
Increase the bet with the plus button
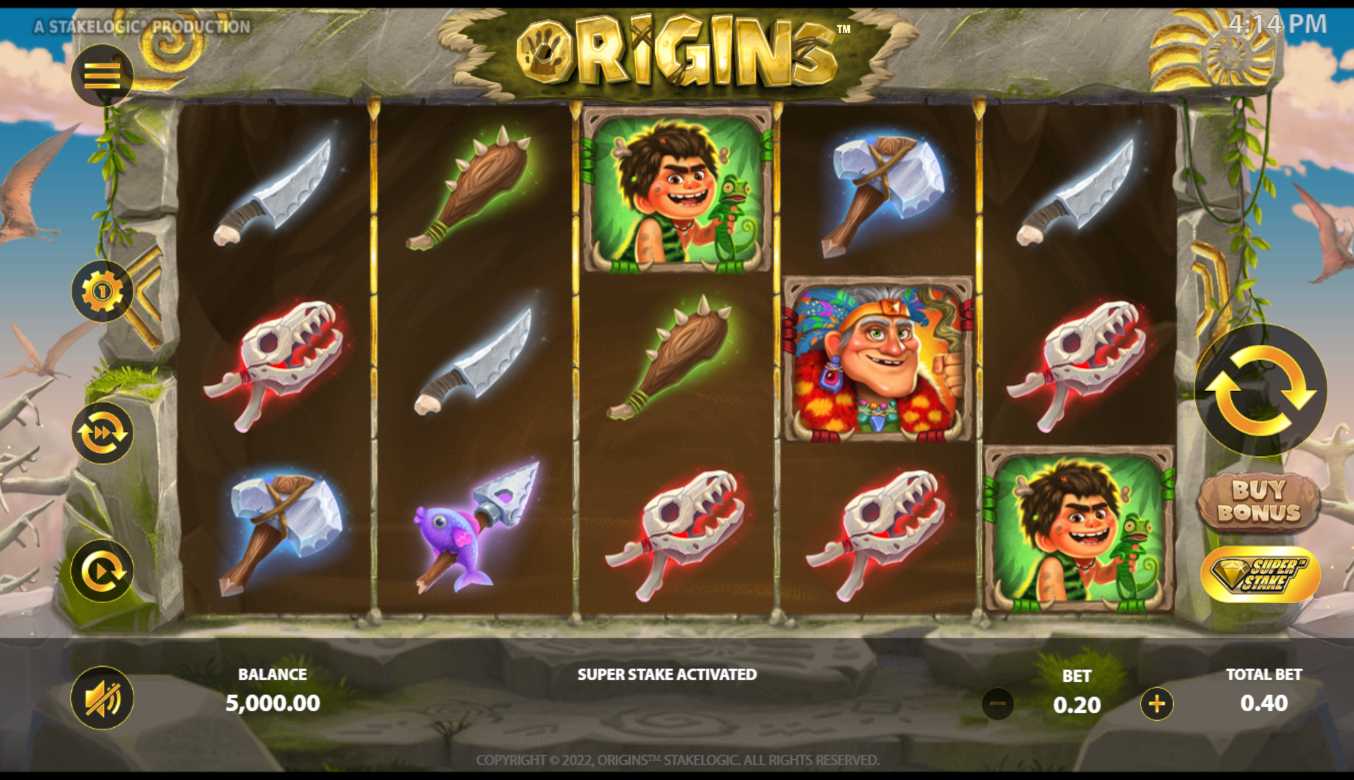click(1157, 704)
